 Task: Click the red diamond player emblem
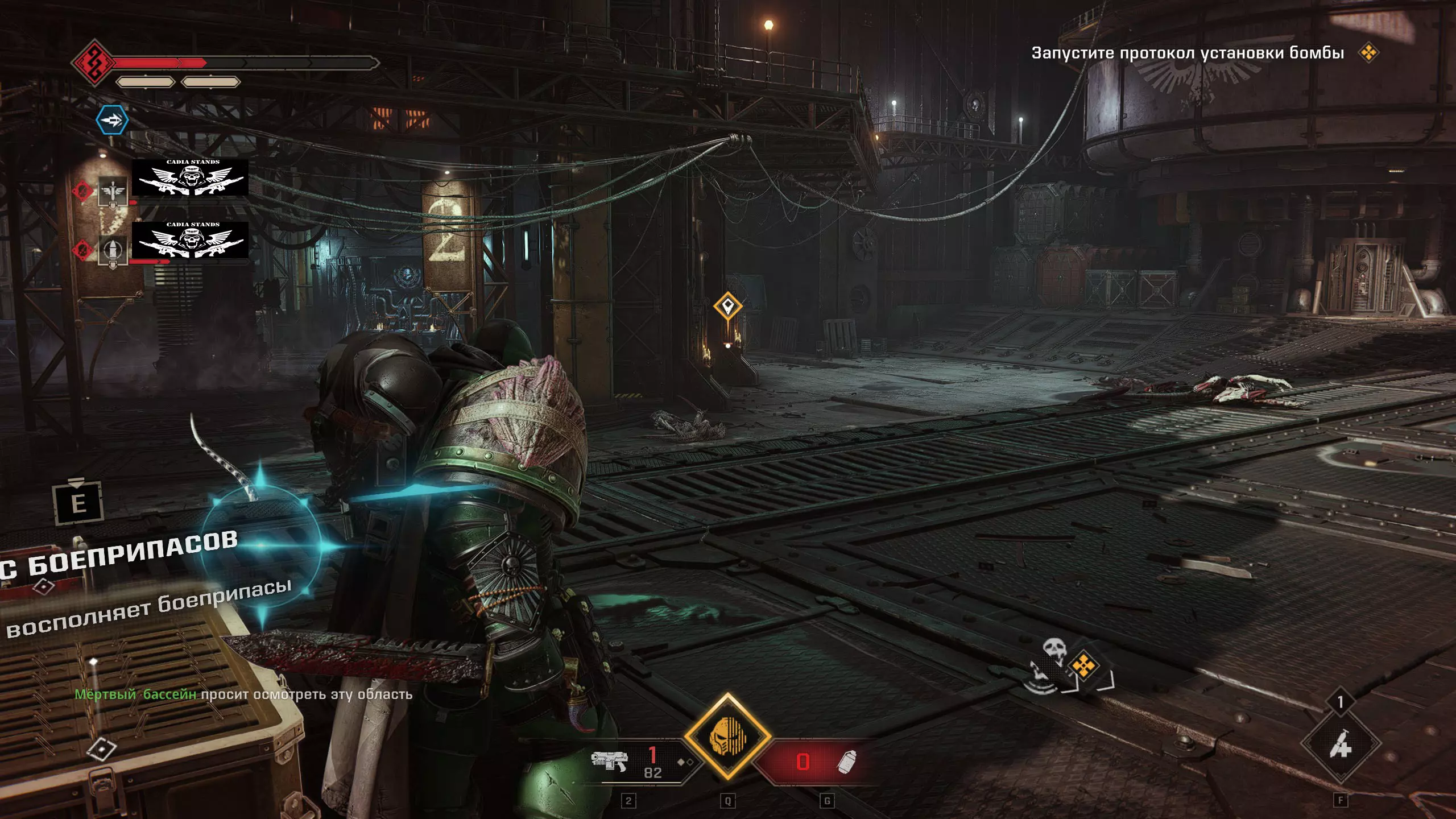[x=93, y=62]
